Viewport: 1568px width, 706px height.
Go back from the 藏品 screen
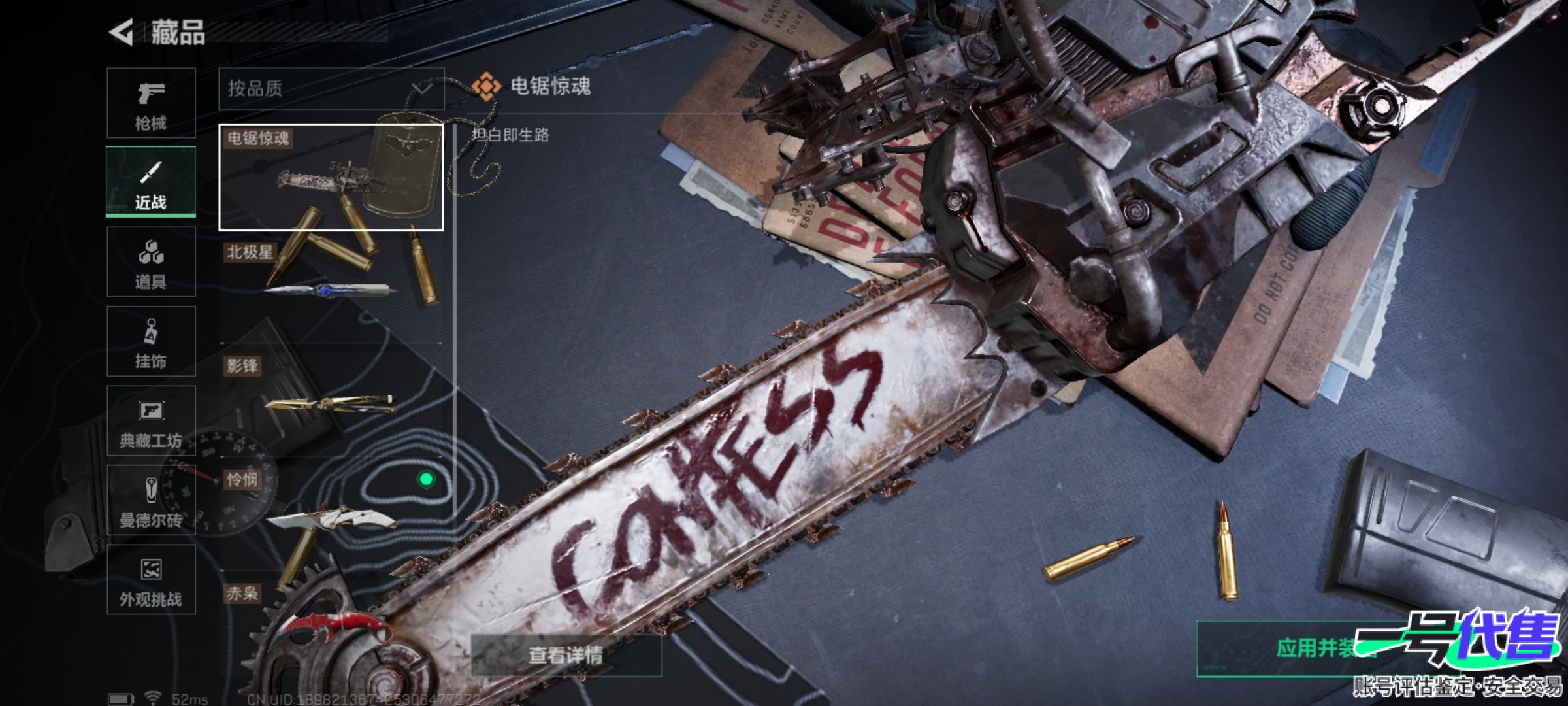pyautogui.click(x=122, y=32)
